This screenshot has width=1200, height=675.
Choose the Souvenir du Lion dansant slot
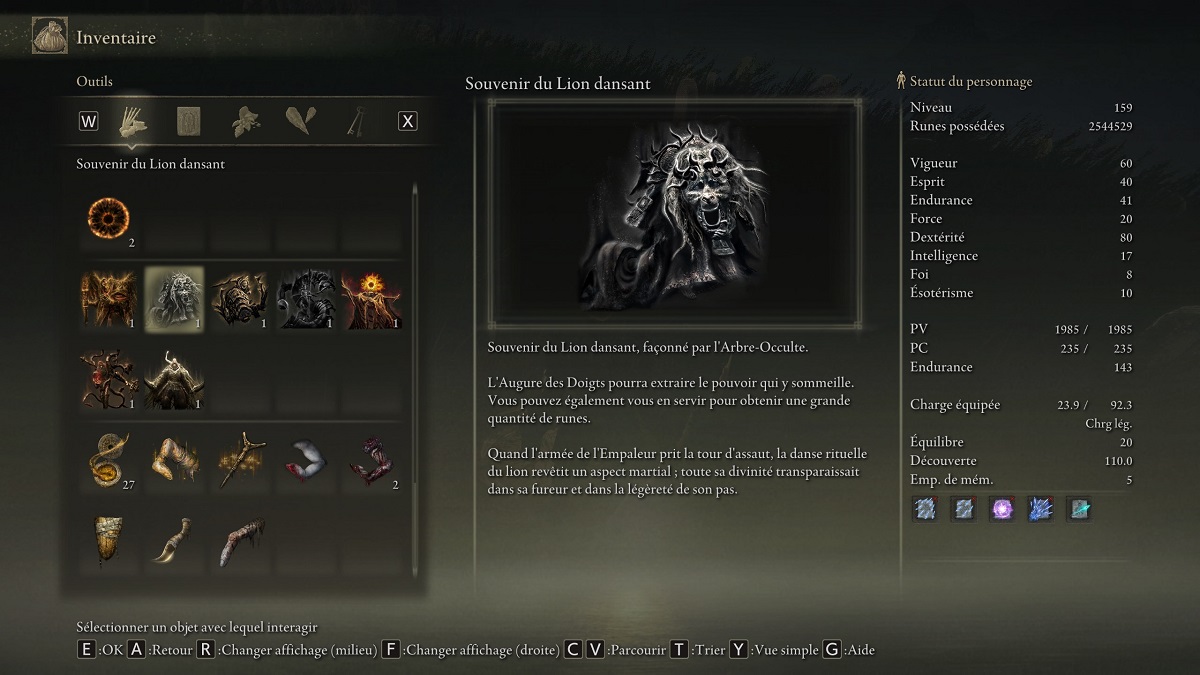175,298
